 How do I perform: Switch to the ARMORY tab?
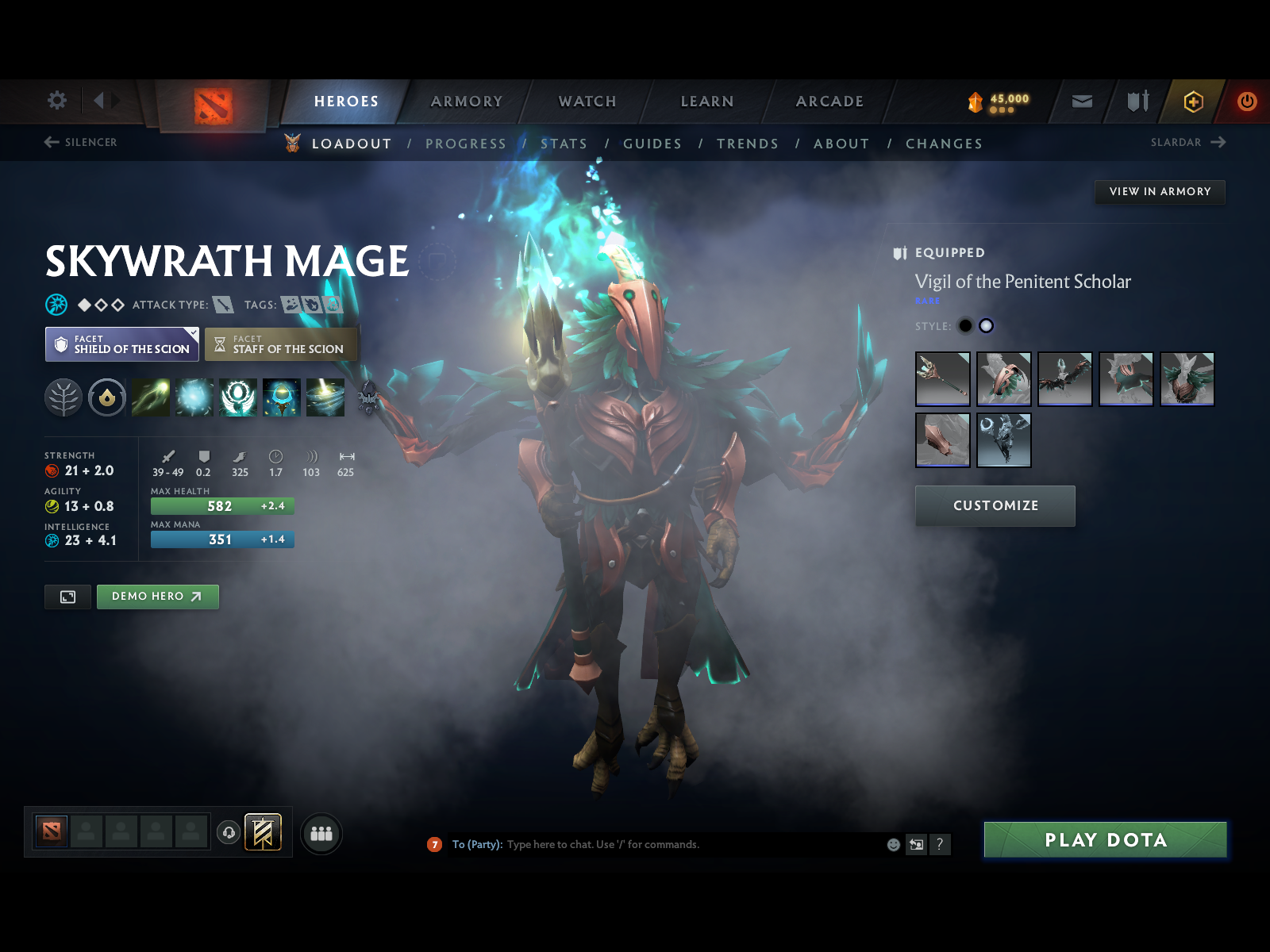pos(467,102)
